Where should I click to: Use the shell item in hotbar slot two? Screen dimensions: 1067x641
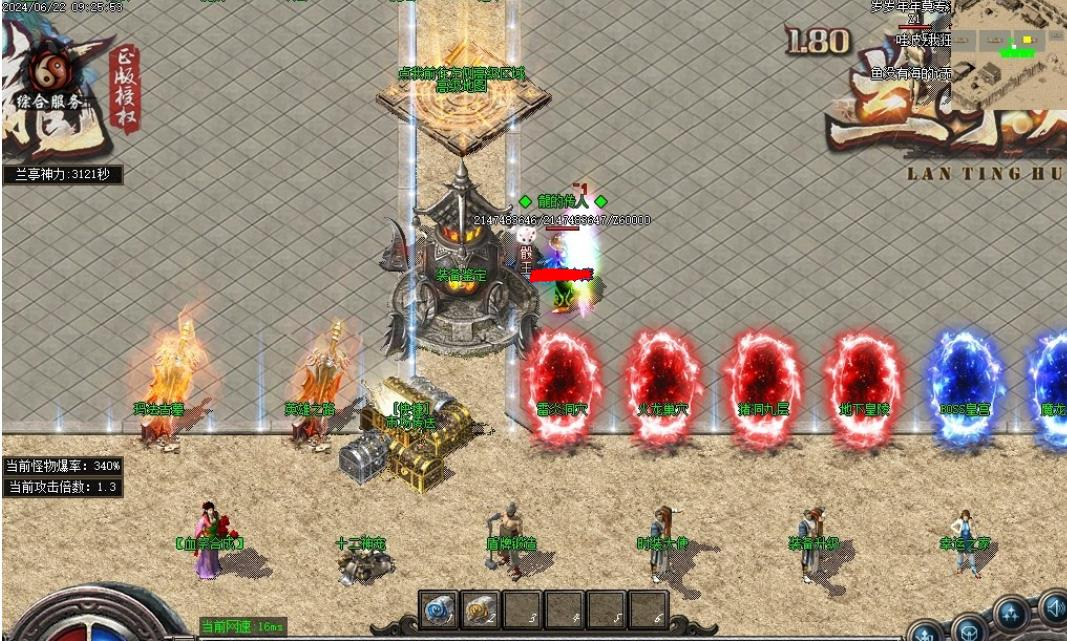pos(480,609)
